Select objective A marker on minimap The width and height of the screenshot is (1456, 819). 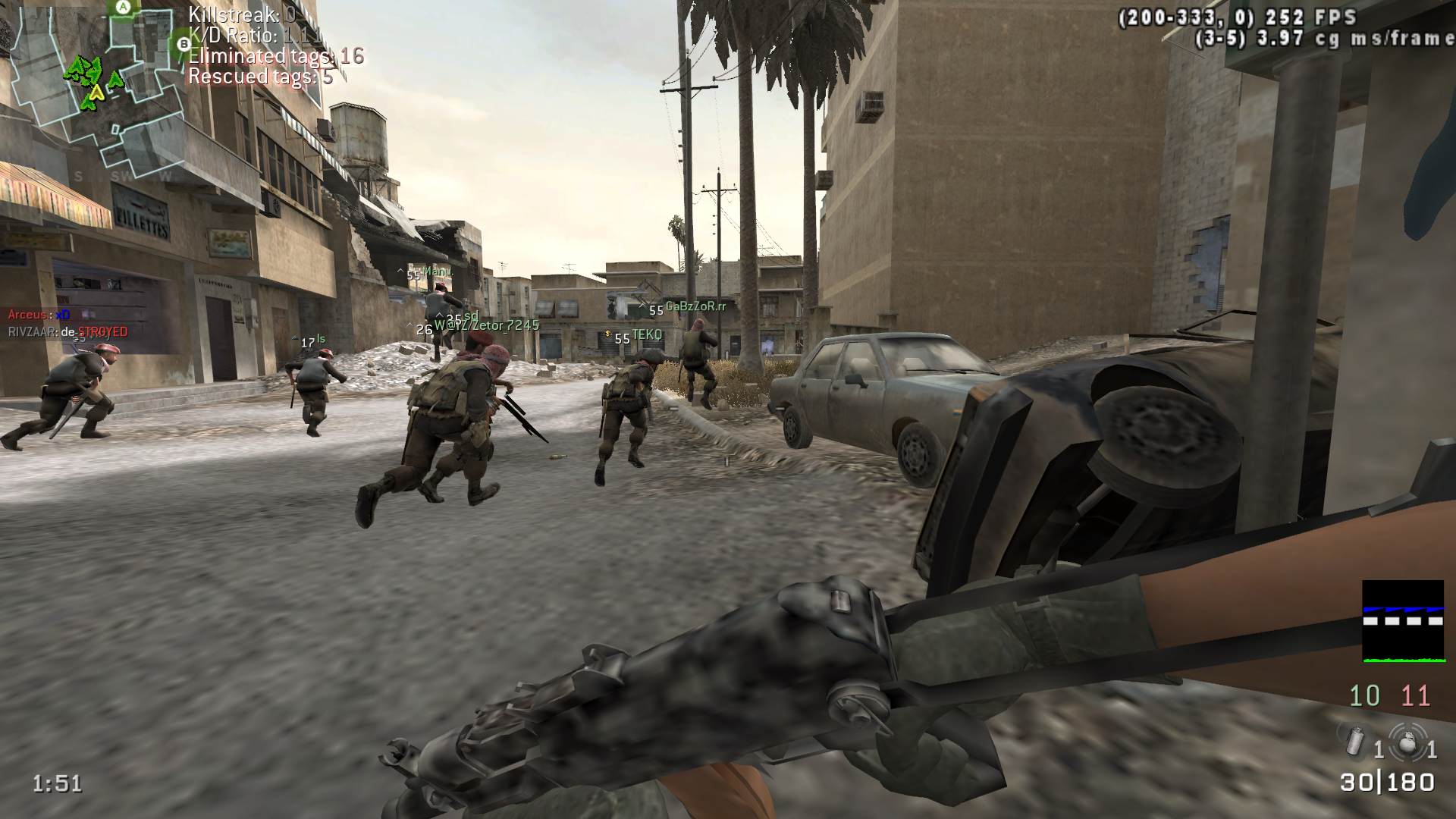[124, 8]
